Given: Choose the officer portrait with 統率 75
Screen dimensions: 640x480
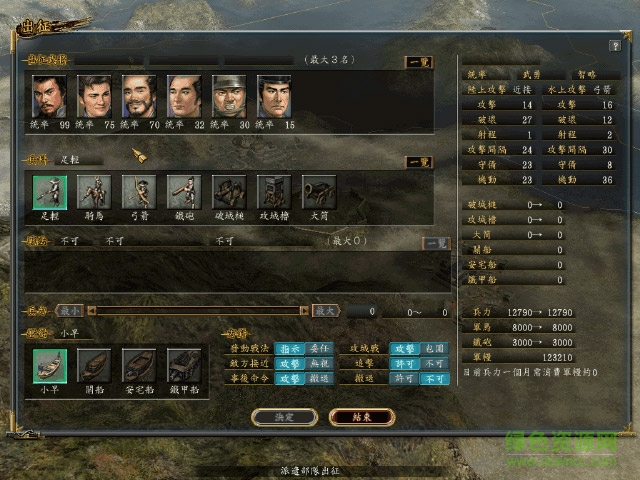Looking at the screenshot, I should (x=94, y=96).
